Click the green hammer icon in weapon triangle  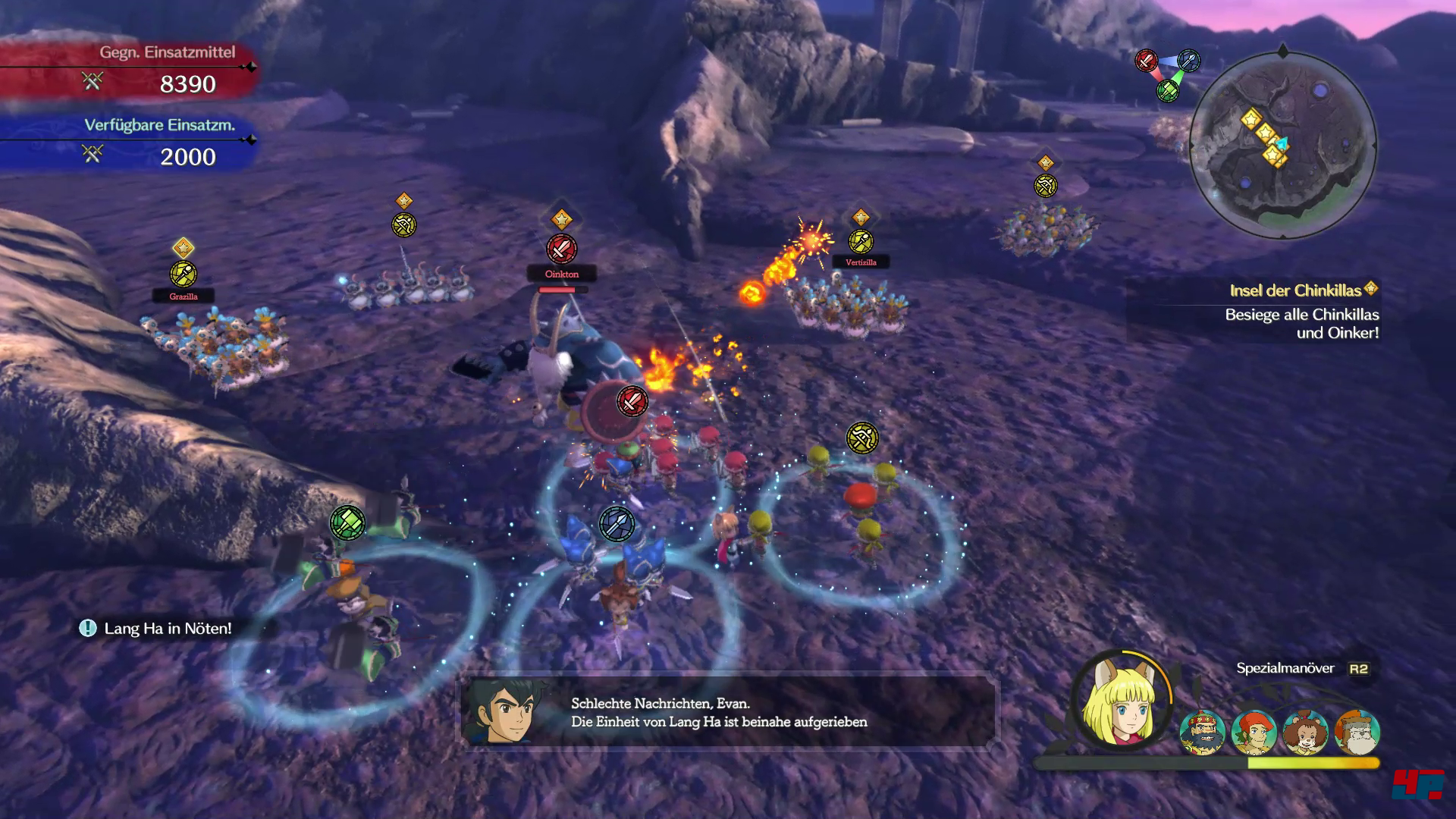tap(1168, 91)
